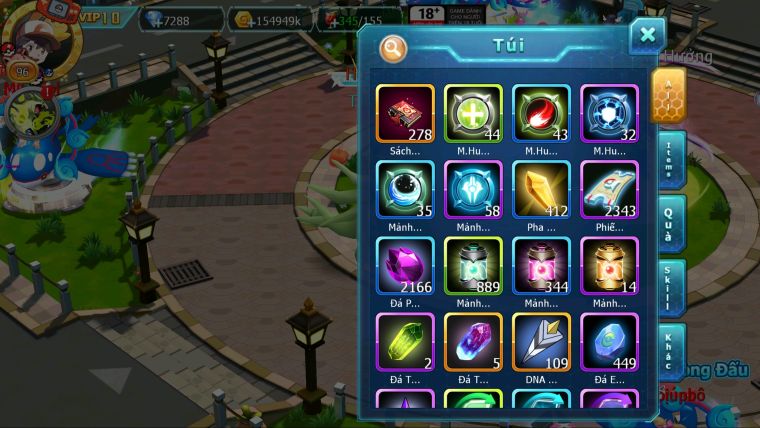760x428 pixels.
Task: Close the Túi bag window
Action: point(647,35)
